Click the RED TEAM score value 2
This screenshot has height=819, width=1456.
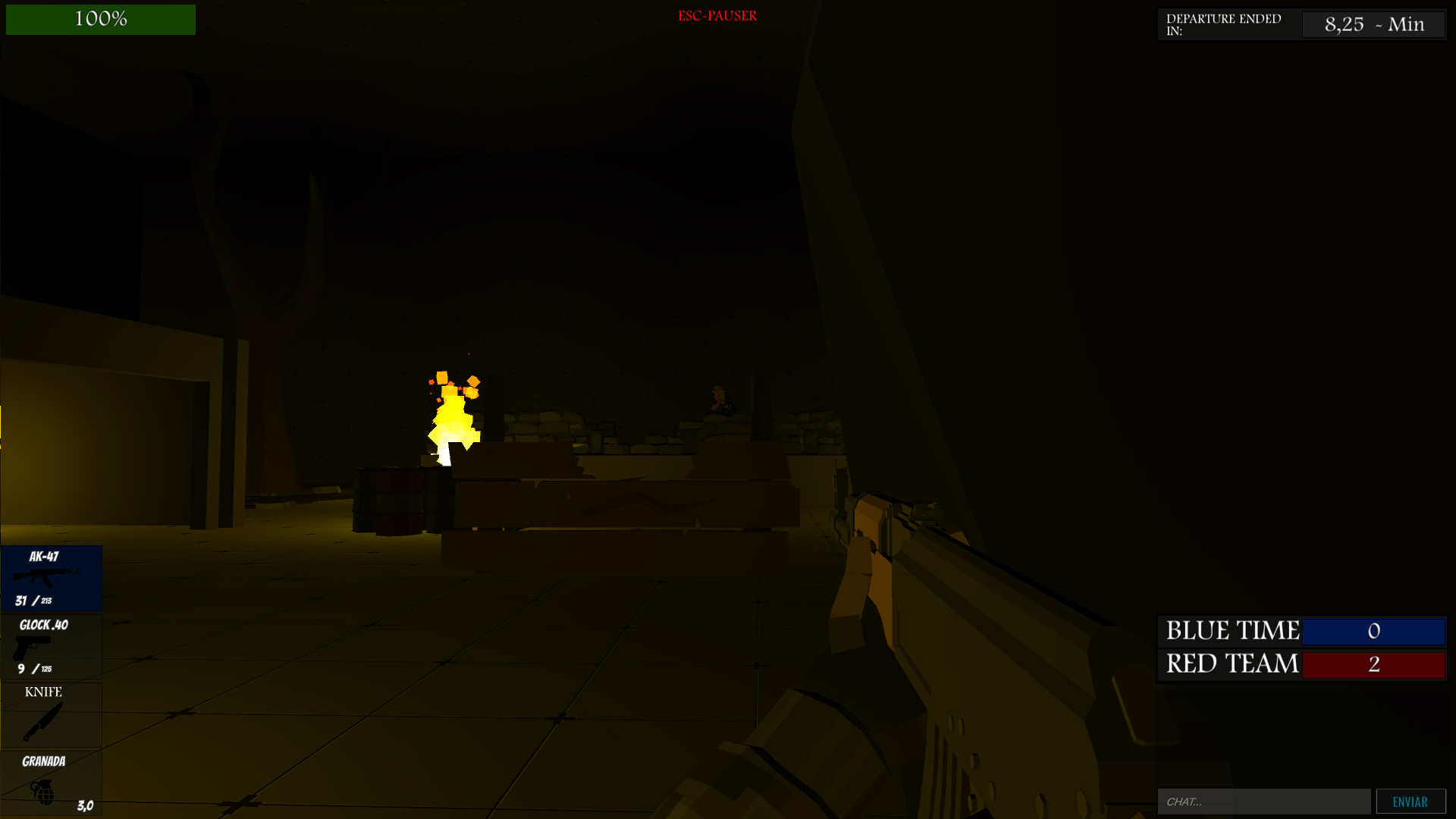(1373, 664)
